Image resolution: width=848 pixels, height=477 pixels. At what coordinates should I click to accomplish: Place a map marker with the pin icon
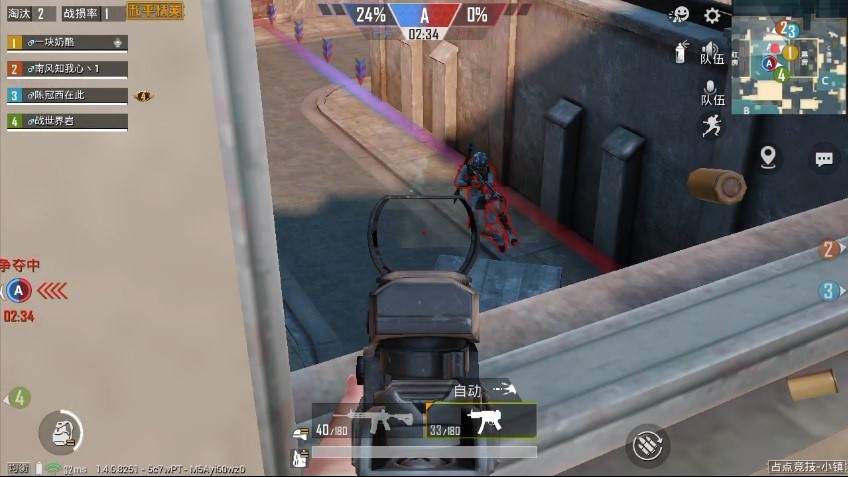click(x=768, y=157)
